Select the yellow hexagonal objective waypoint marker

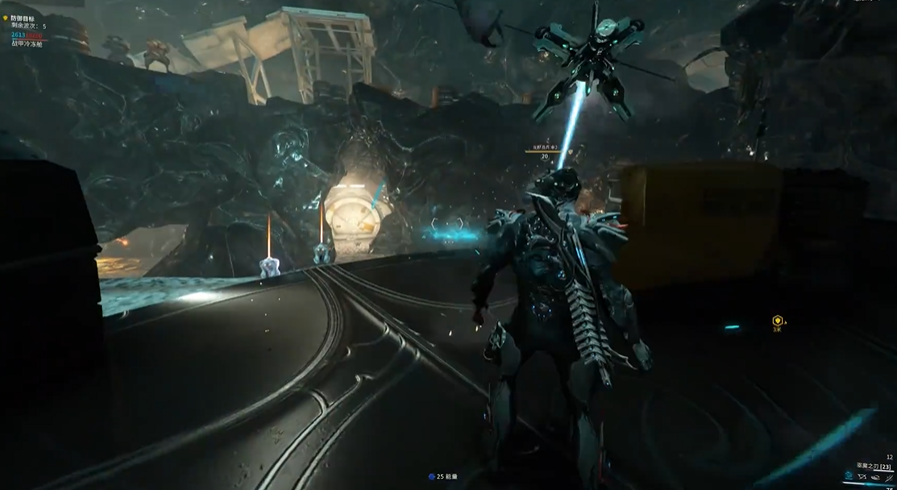click(777, 321)
